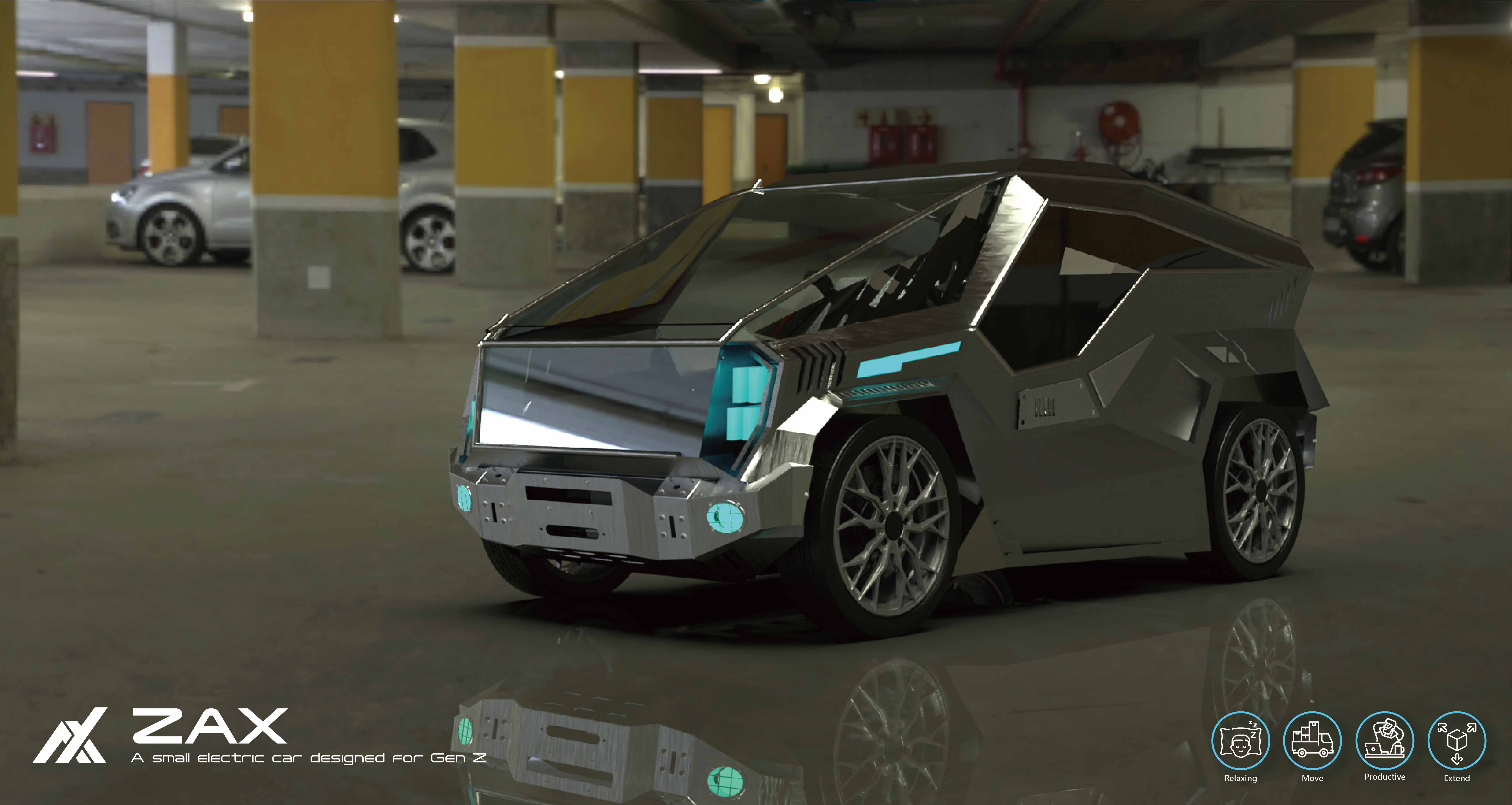Open the Extend cube icon
Viewport: 1512px width, 805px height.
[1457, 740]
